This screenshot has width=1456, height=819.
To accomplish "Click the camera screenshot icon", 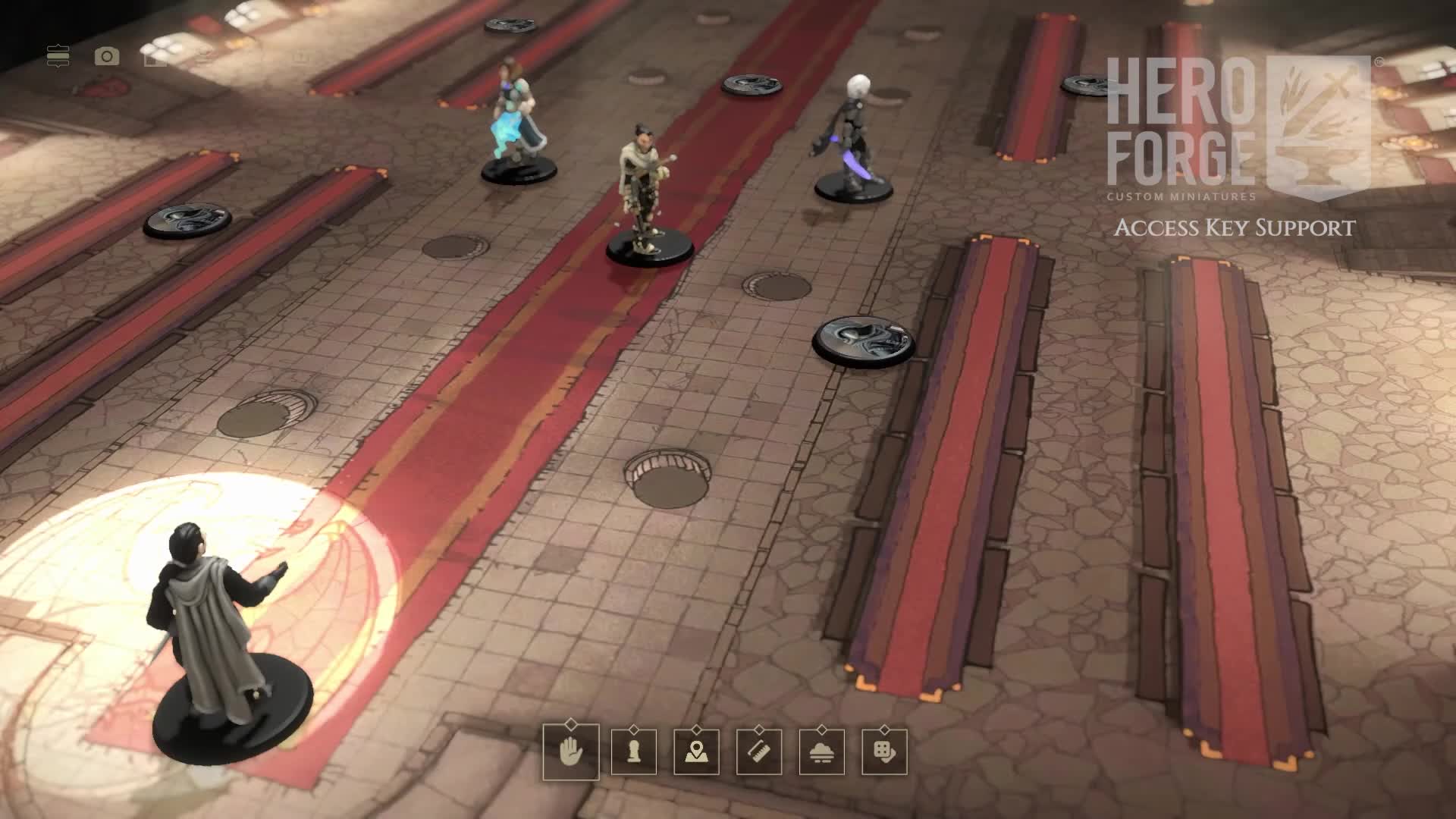I will tap(106, 55).
